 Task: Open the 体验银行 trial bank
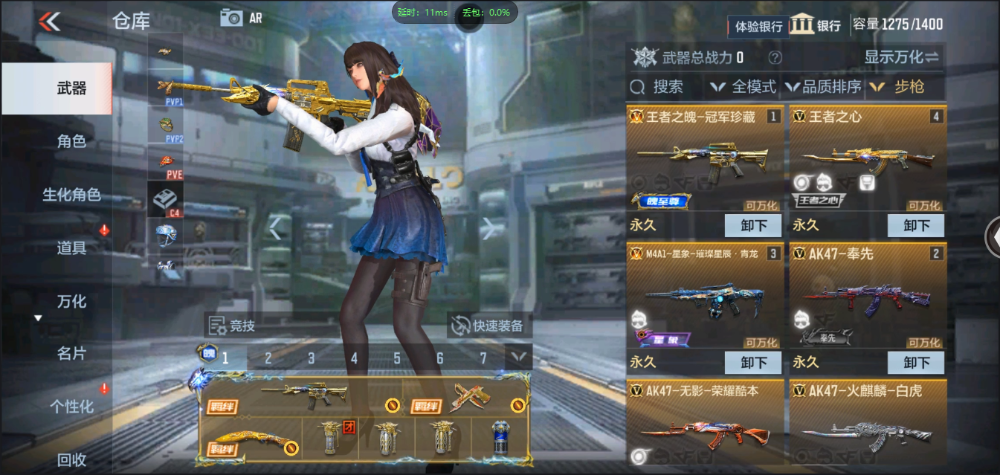point(759,26)
